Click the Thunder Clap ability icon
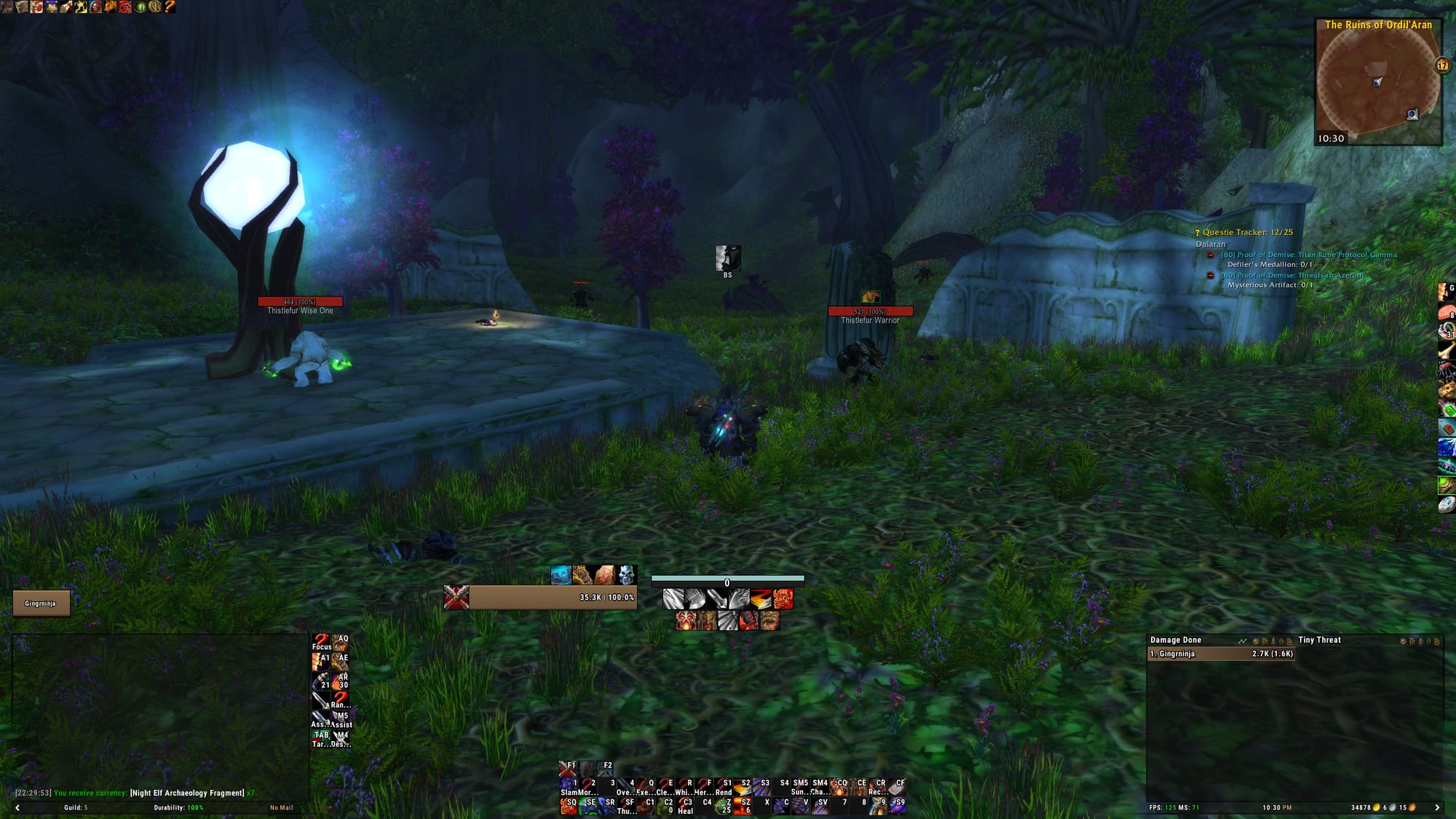Viewport: 1456px width, 819px height. tap(628, 806)
